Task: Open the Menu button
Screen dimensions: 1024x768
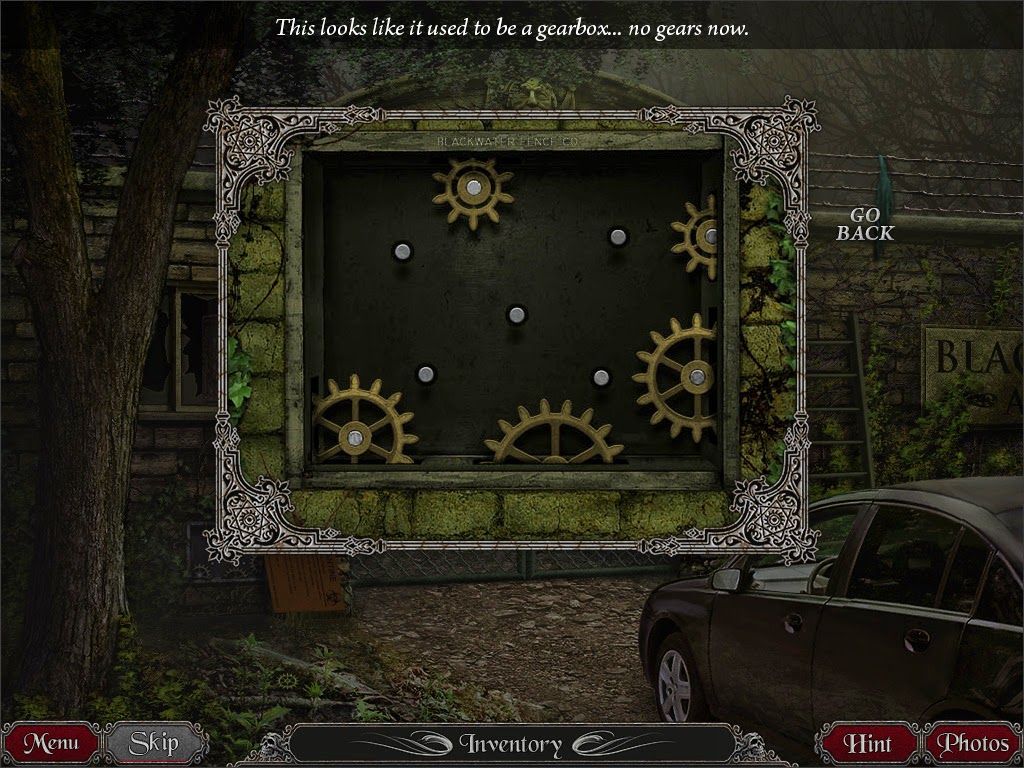Action: click(x=51, y=743)
